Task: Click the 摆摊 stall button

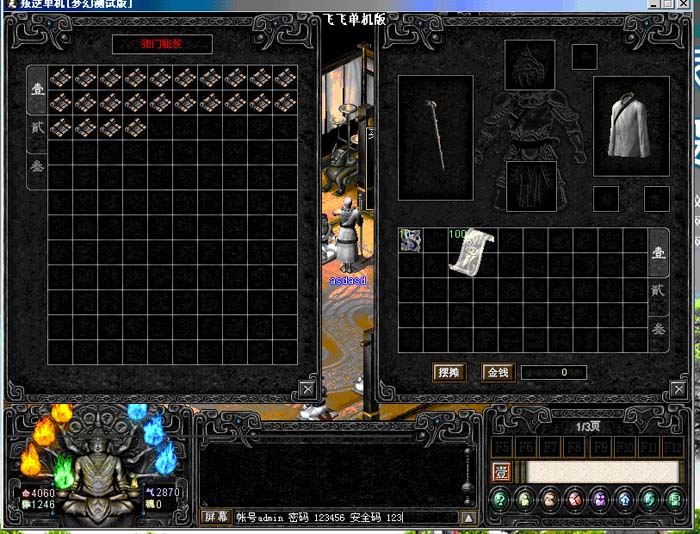Action: [449, 372]
